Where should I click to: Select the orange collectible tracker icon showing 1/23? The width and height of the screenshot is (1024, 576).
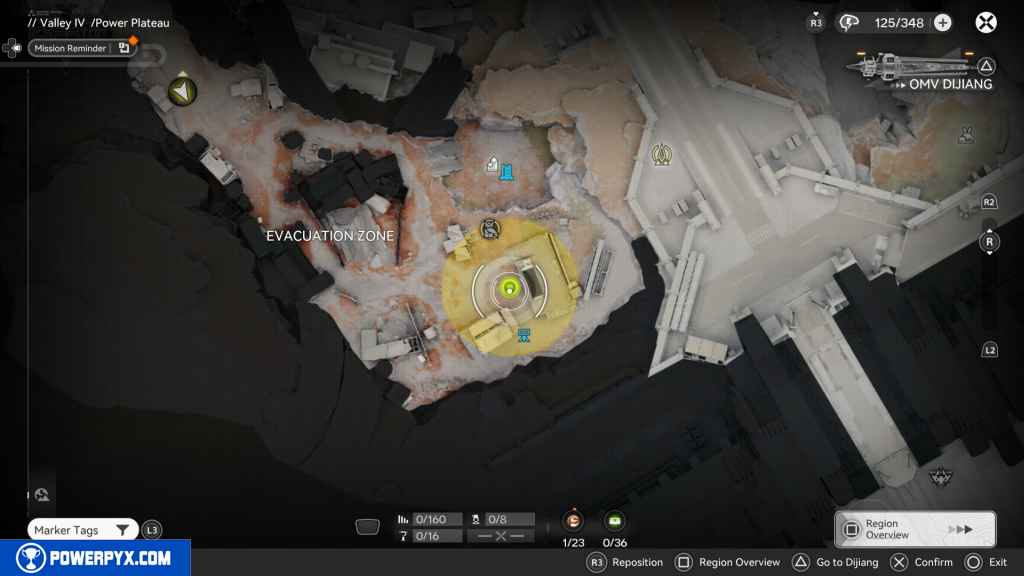(573, 520)
